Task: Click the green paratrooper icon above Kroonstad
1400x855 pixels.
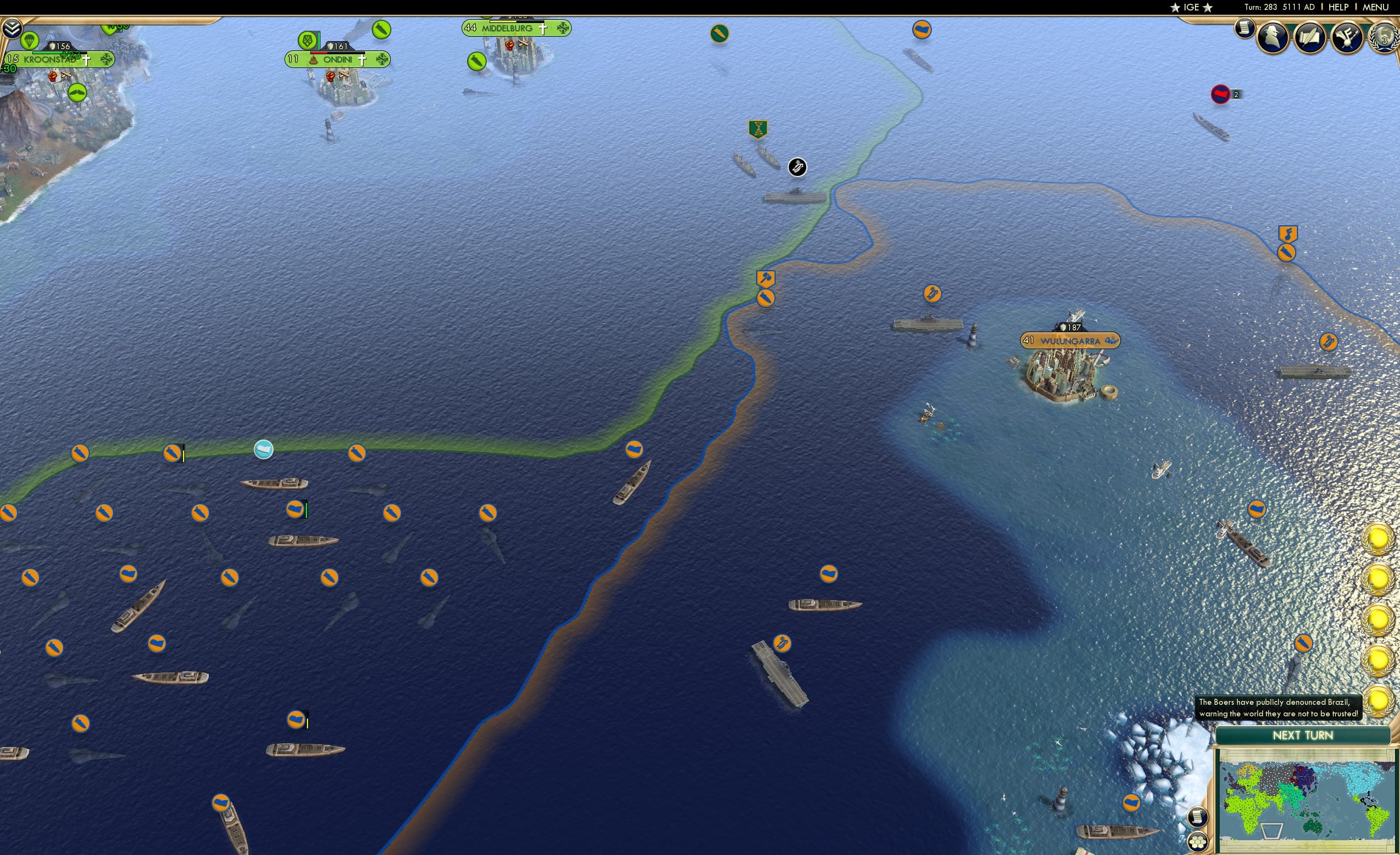Action: 30,41
